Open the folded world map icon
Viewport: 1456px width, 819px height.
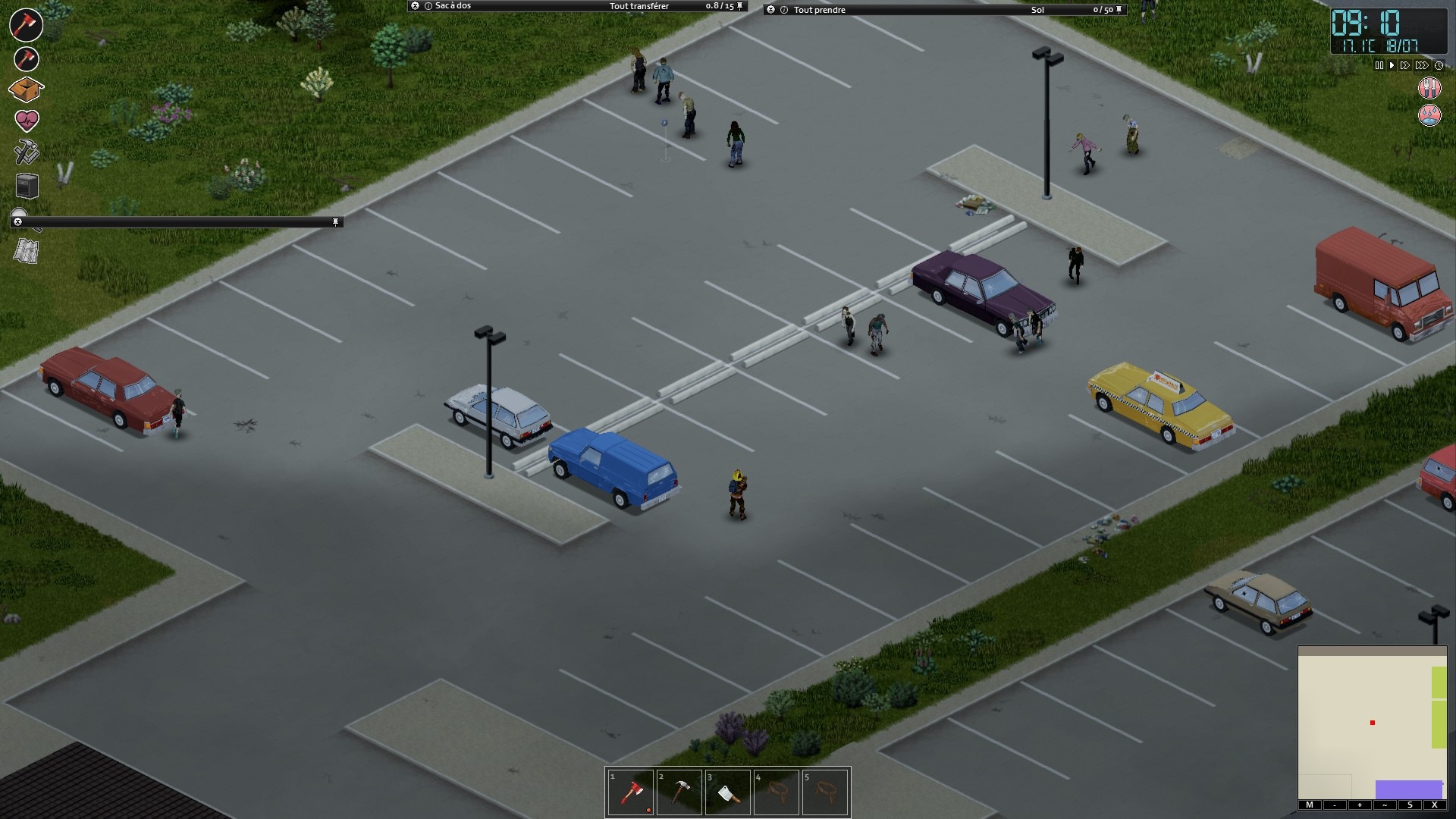coord(27,251)
